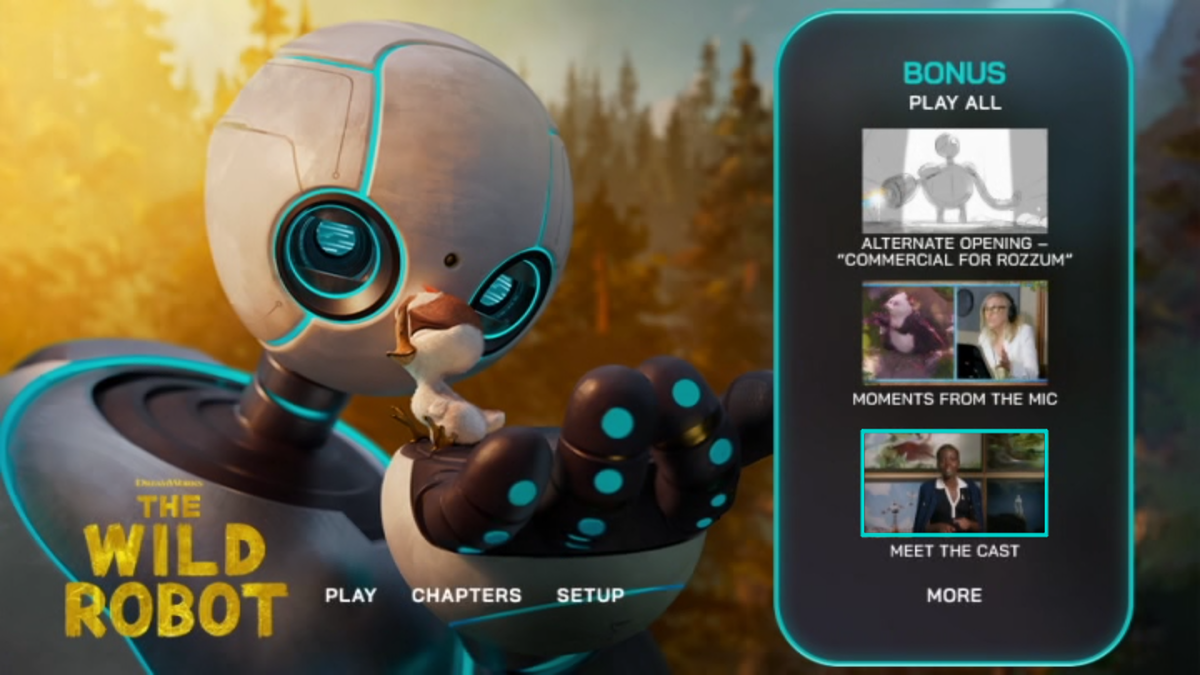This screenshot has width=1200, height=675.
Task: Open the CHAPTERS menu
Action: click(x=466, y=595)
